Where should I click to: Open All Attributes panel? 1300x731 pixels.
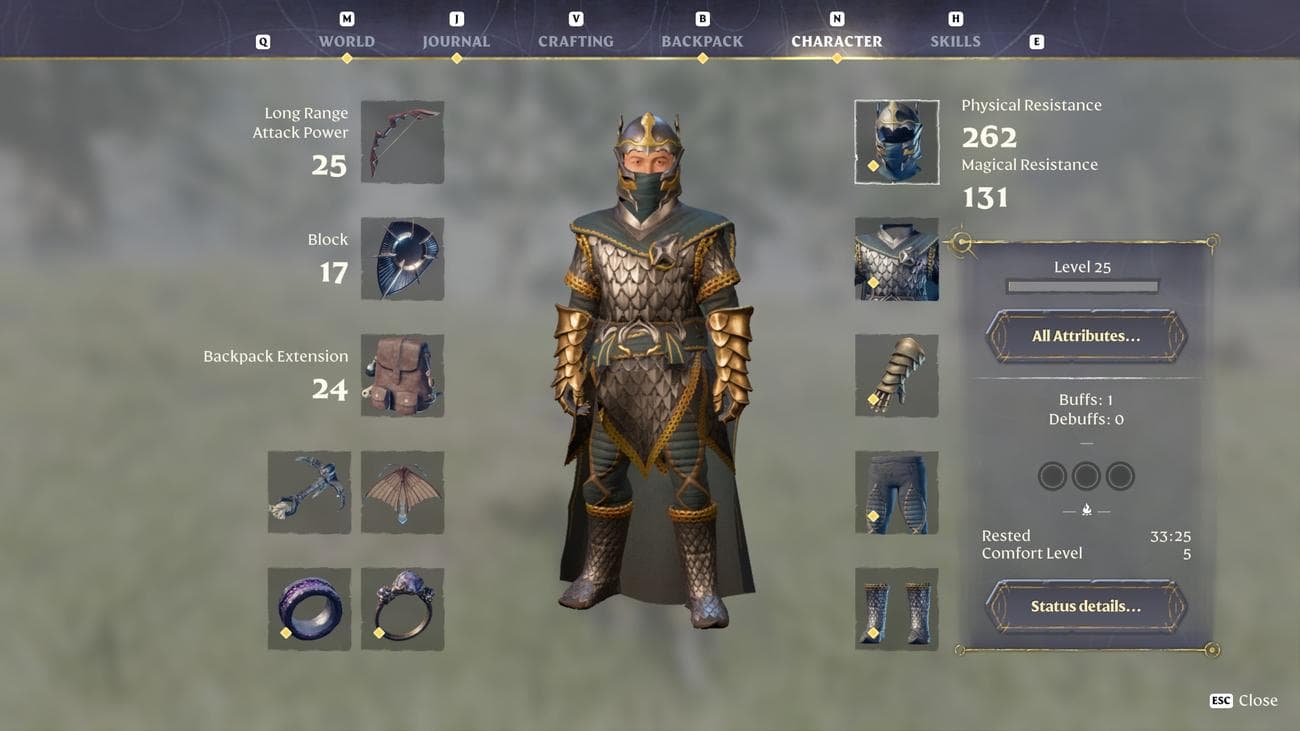(x=1086, y=336)
